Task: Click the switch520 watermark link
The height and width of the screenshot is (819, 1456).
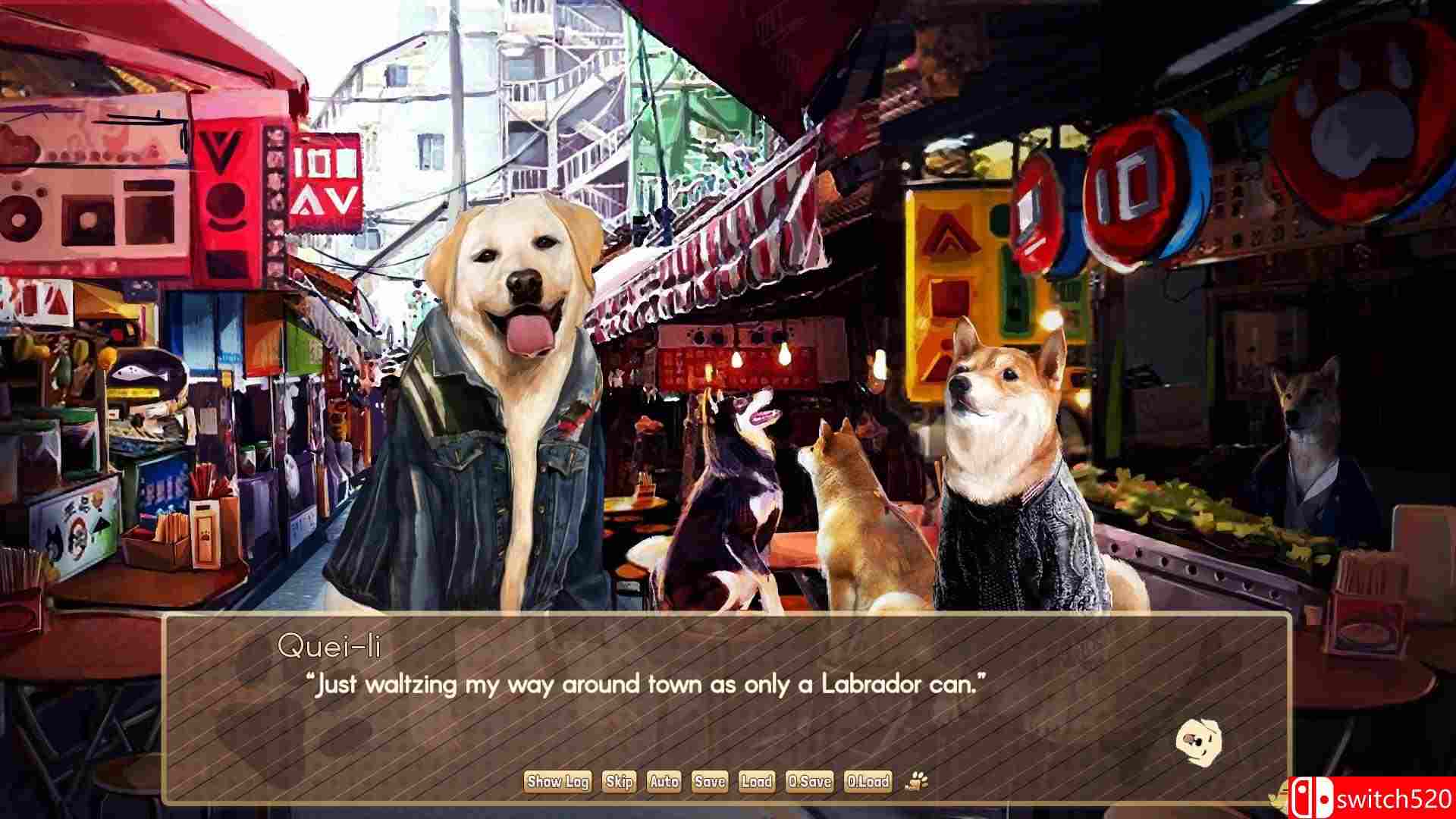Action: click(x=1395, y=799)
